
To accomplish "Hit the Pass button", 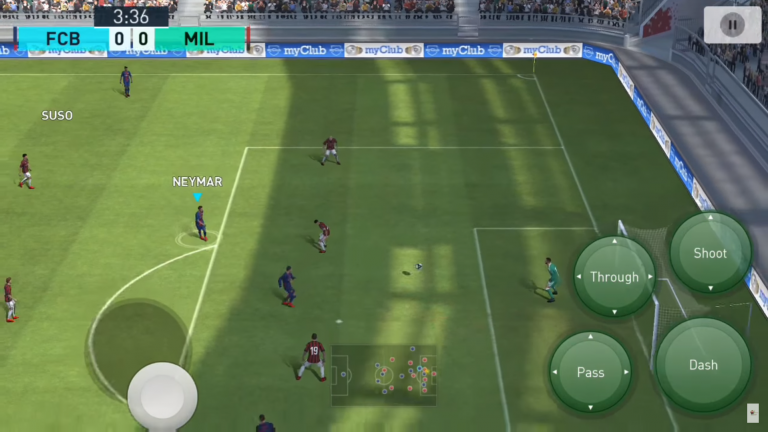I will 590,372.
